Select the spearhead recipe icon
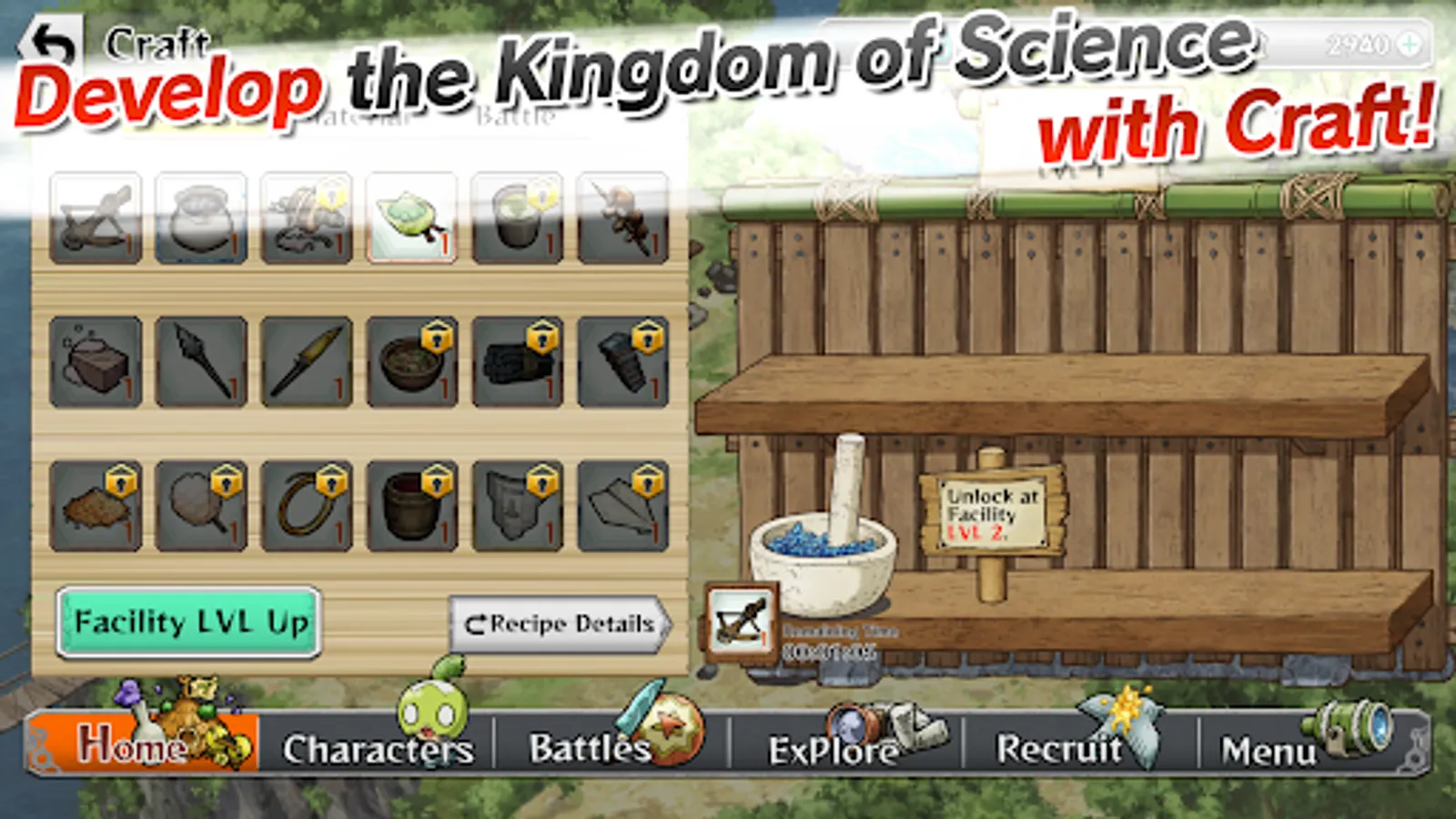 pyautogui.click(x=202, y=359)
